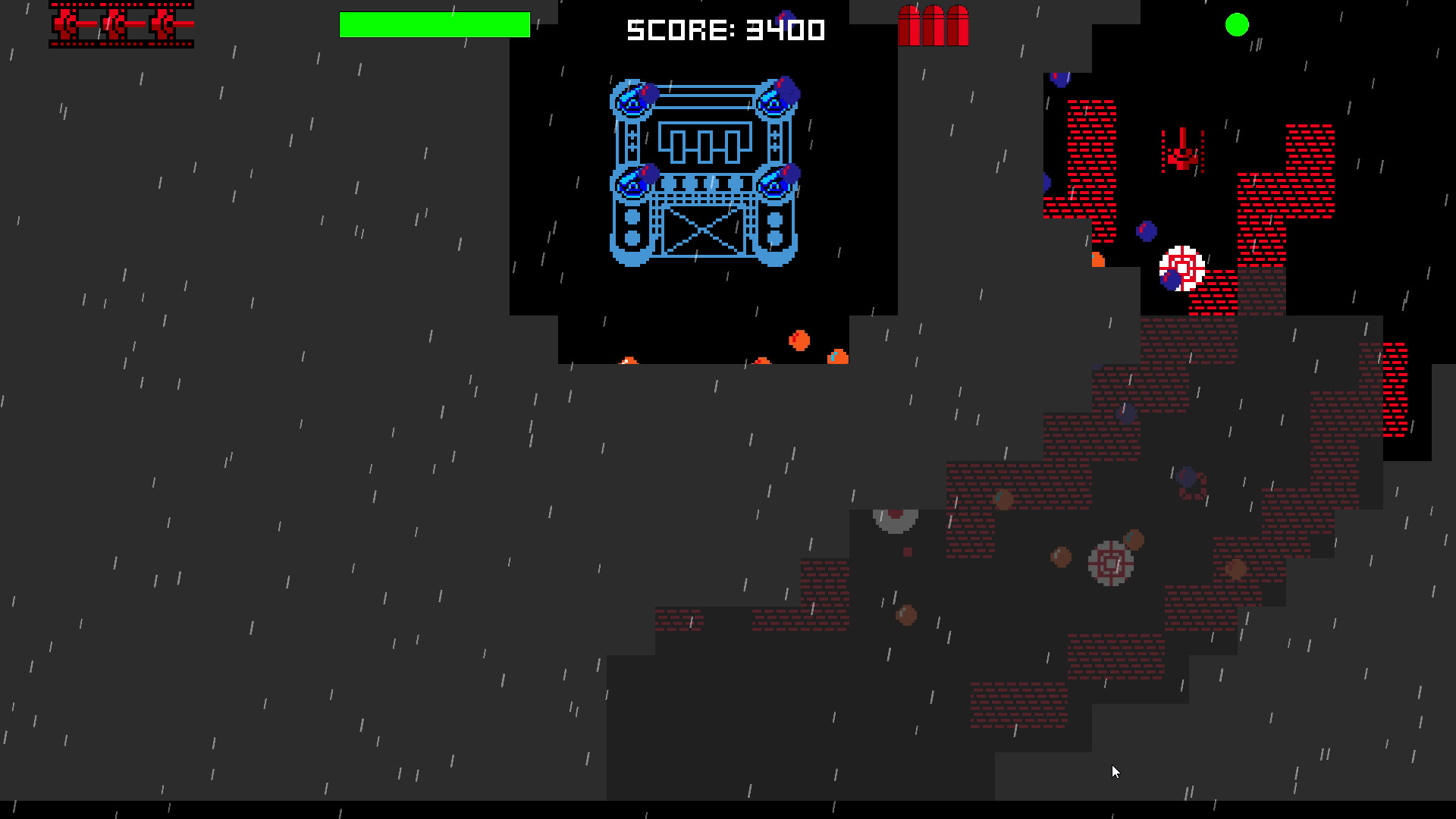Select the bottom-right cannon of the blue boss
The height and width of the screenshot is (819, 1456).
point(777,182)
